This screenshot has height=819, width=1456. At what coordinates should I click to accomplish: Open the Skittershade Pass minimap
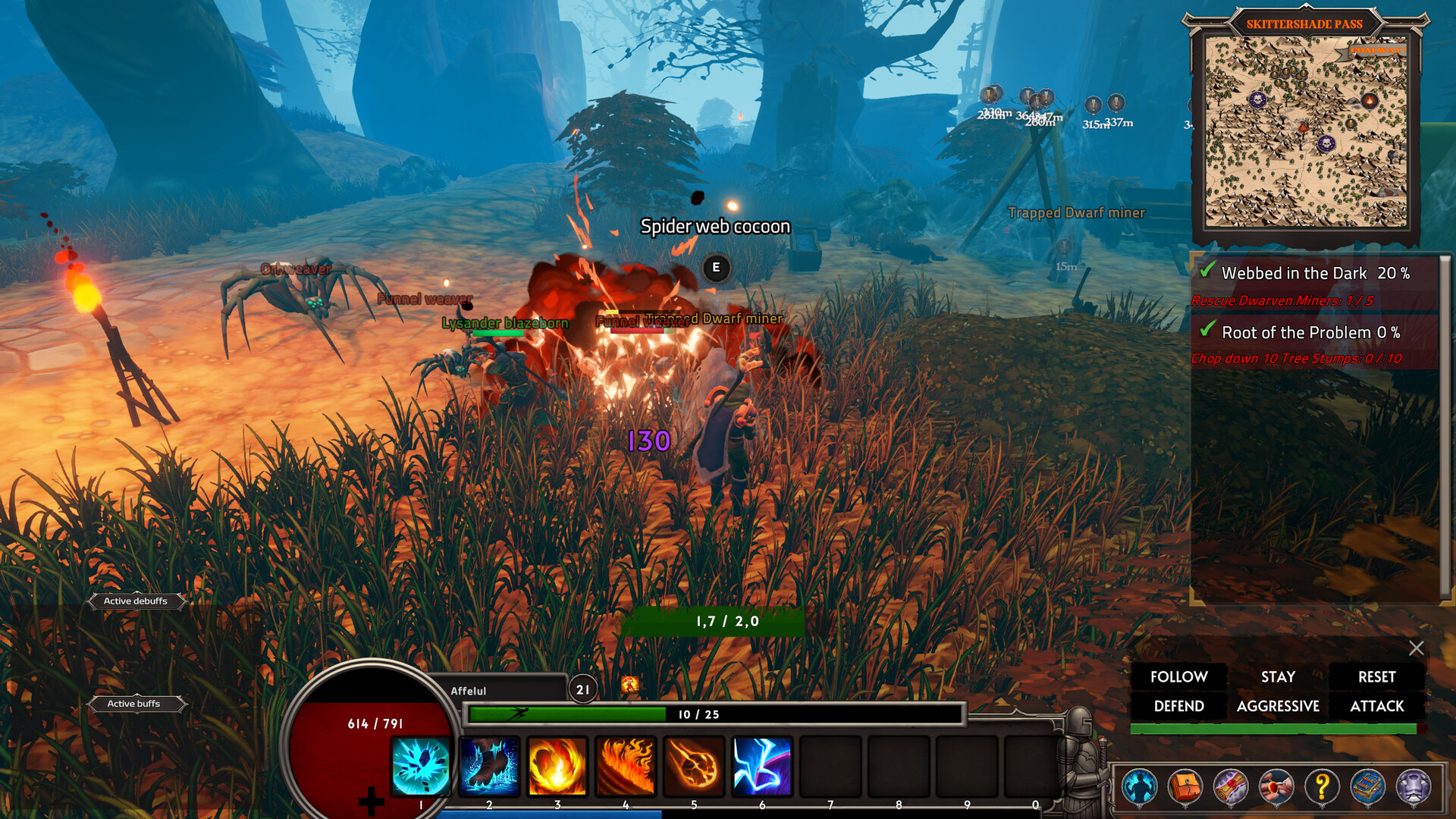[x=1306, y=132]
